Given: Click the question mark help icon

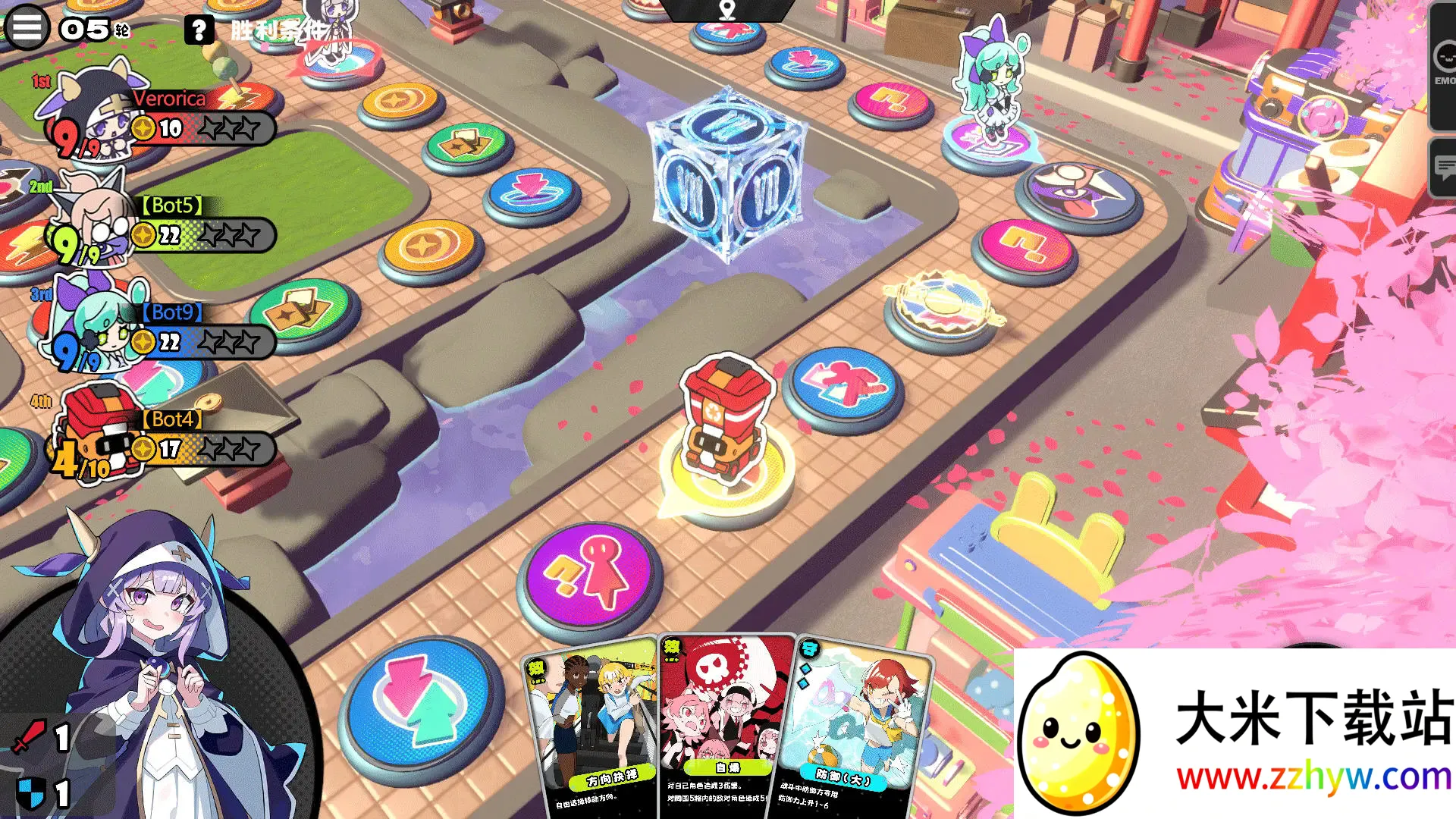Looking at the screenshot, I should pos(200,30).
